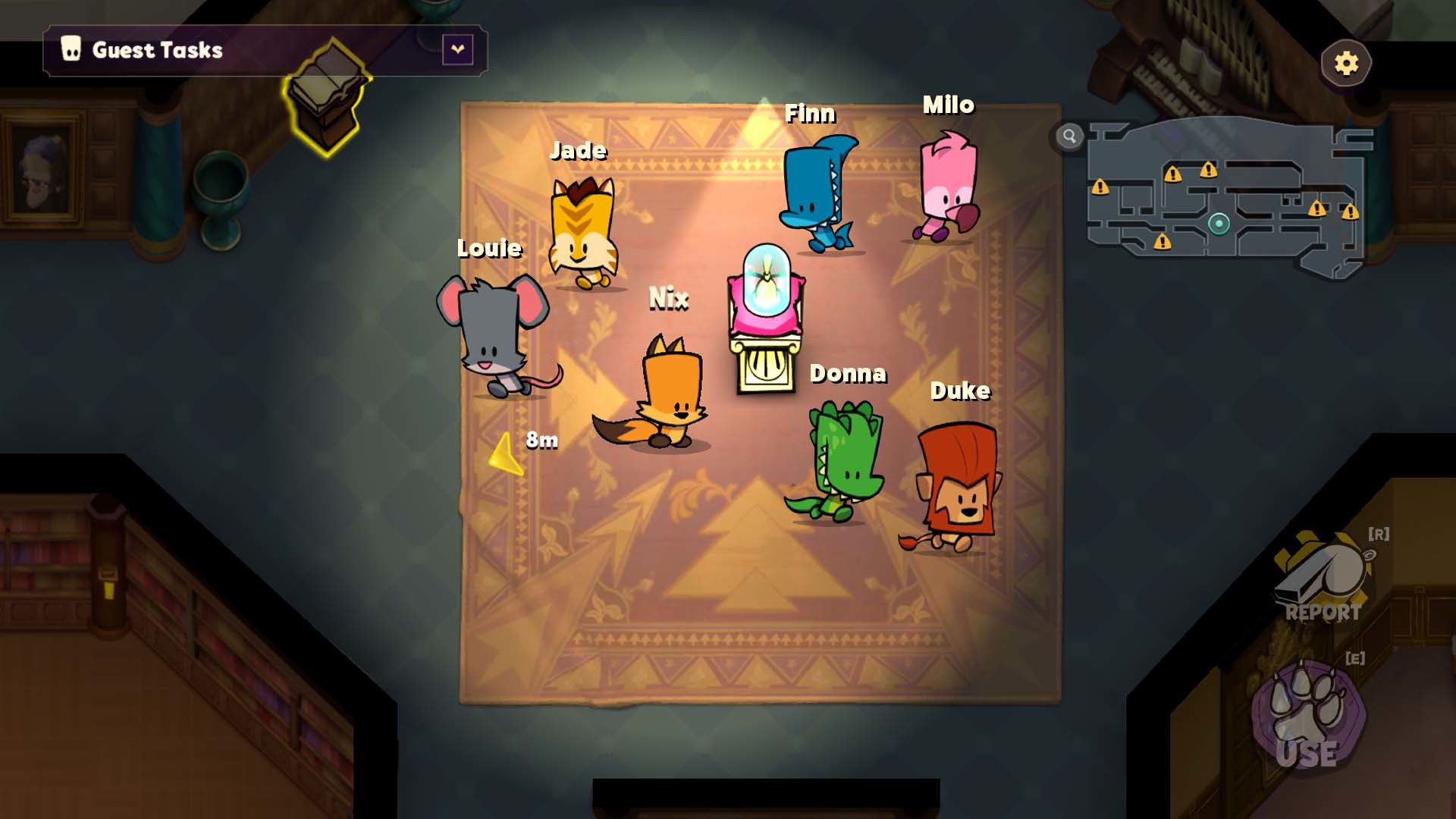Click the minimap magnifier zoom button
Screen dimensions: 1456x819
pos(1069,136)
